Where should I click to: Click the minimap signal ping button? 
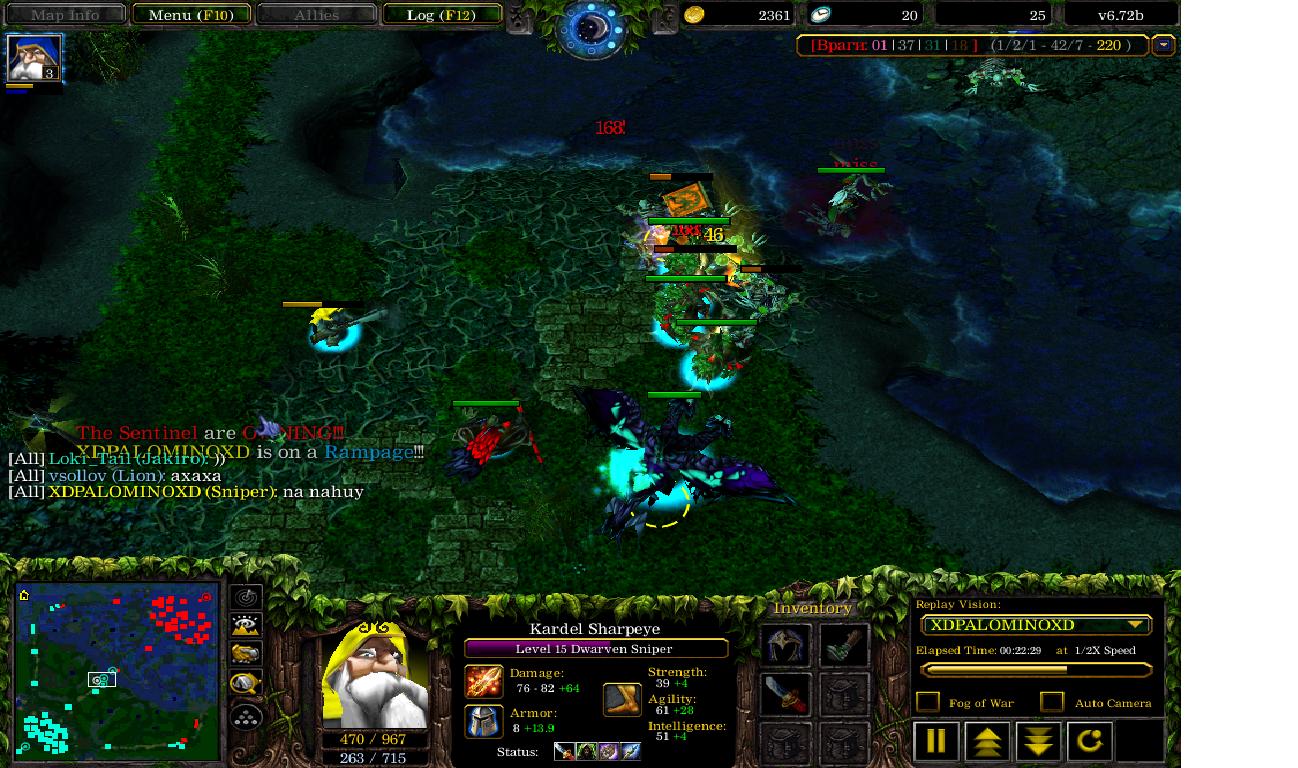[x=246, y=597]
